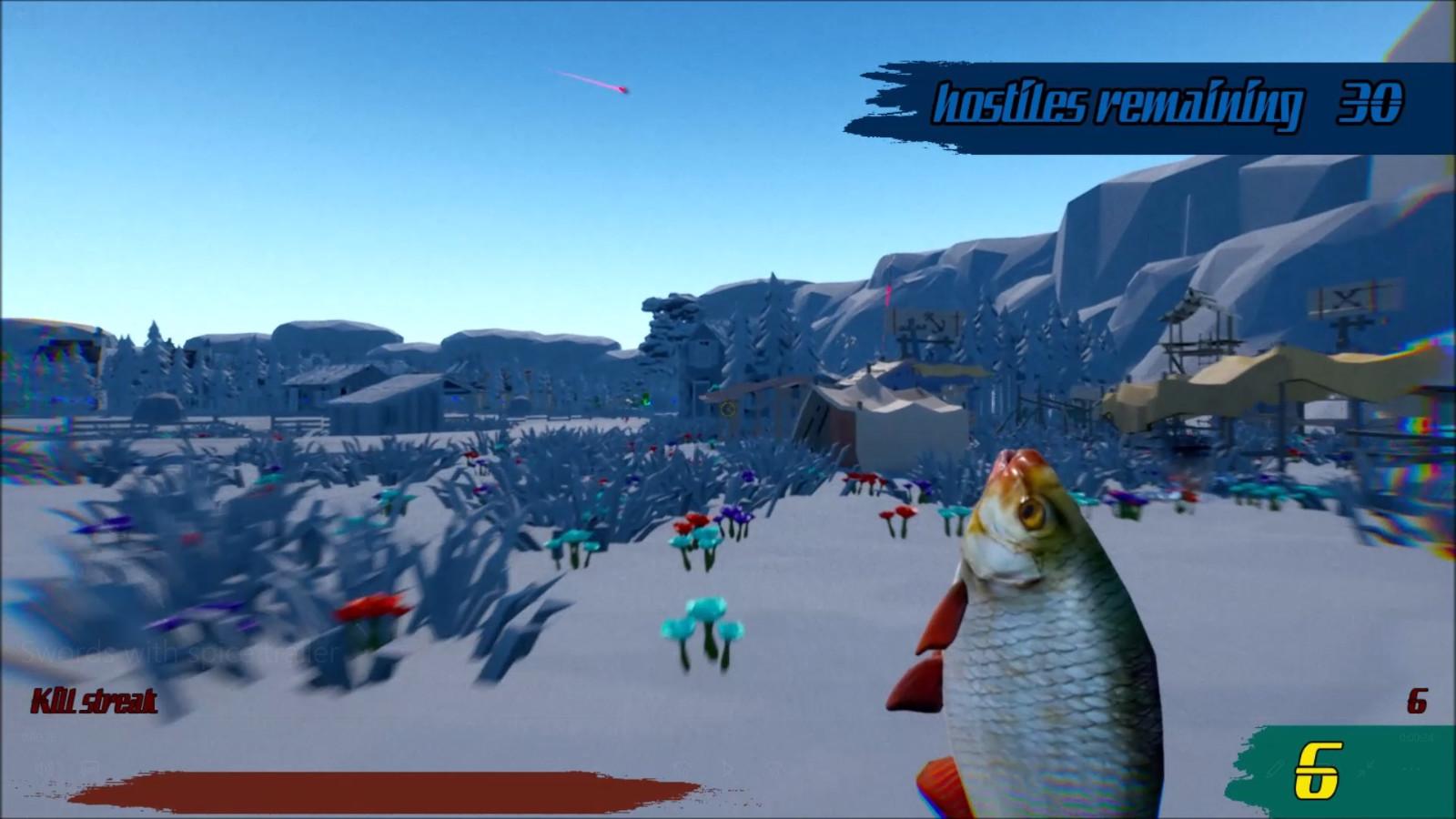The height and width of the screenshot is (819, 1456).
Task: Click the yellow objective marker near the tent
Action: point(728,409)
